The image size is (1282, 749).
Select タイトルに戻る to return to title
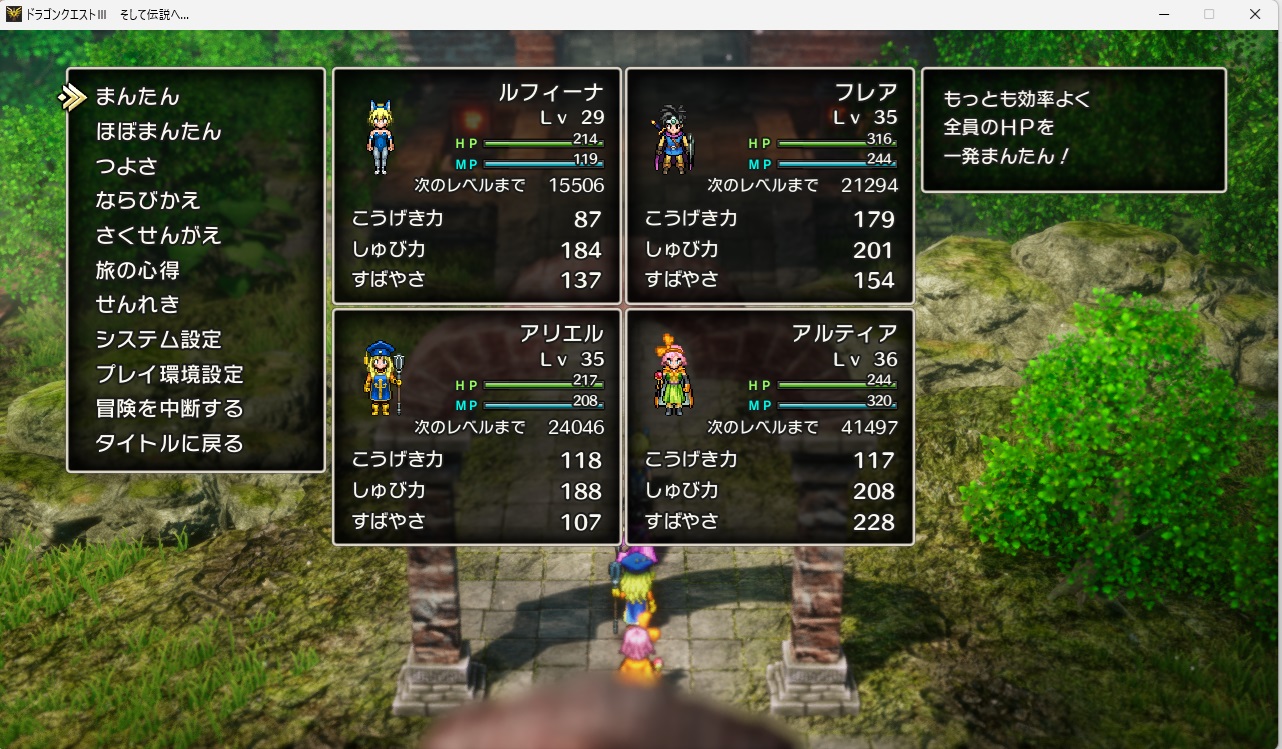click(x=169, y=443)
